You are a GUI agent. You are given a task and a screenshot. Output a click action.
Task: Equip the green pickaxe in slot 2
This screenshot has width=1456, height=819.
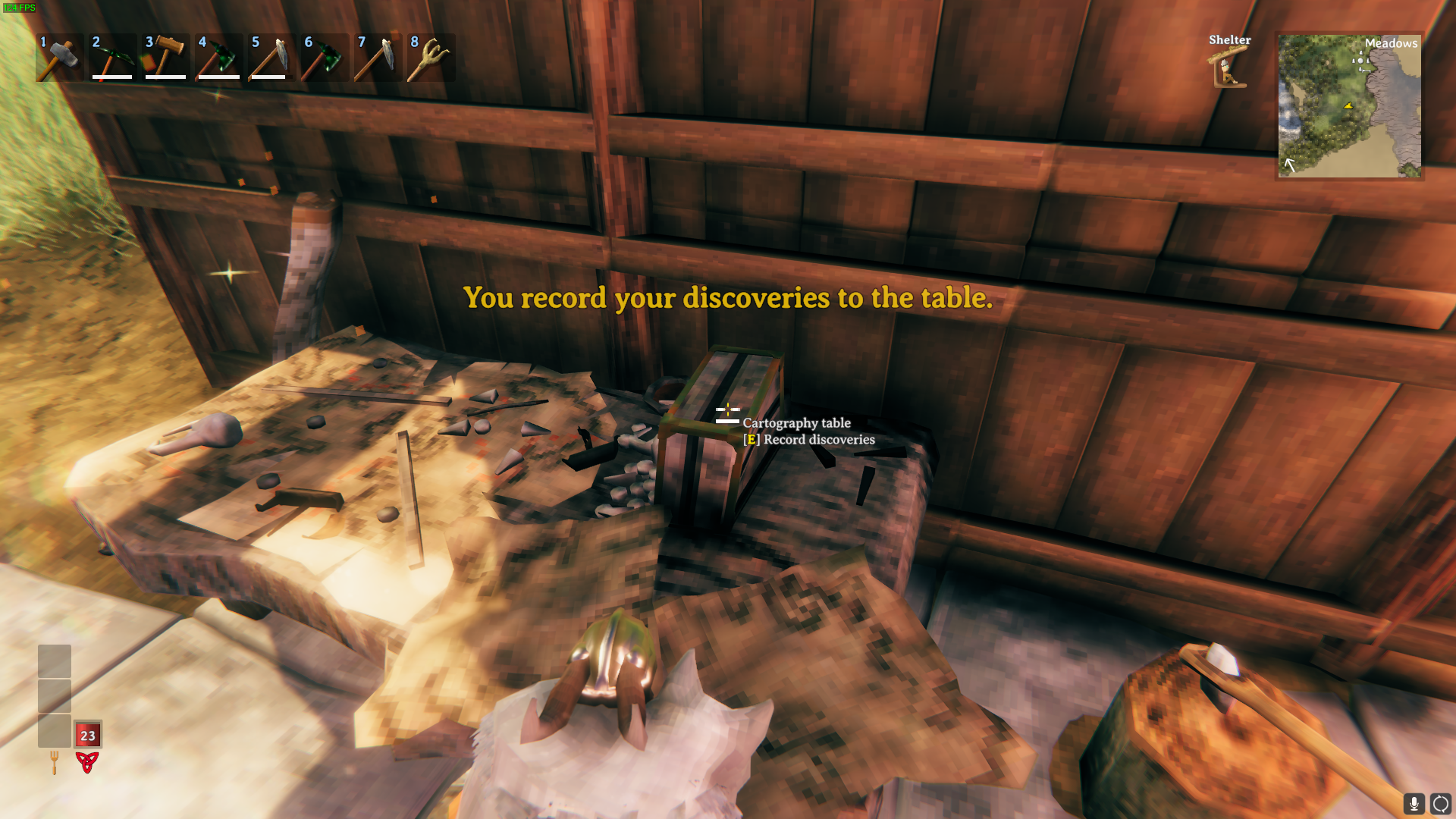click(x=112, y=58)
